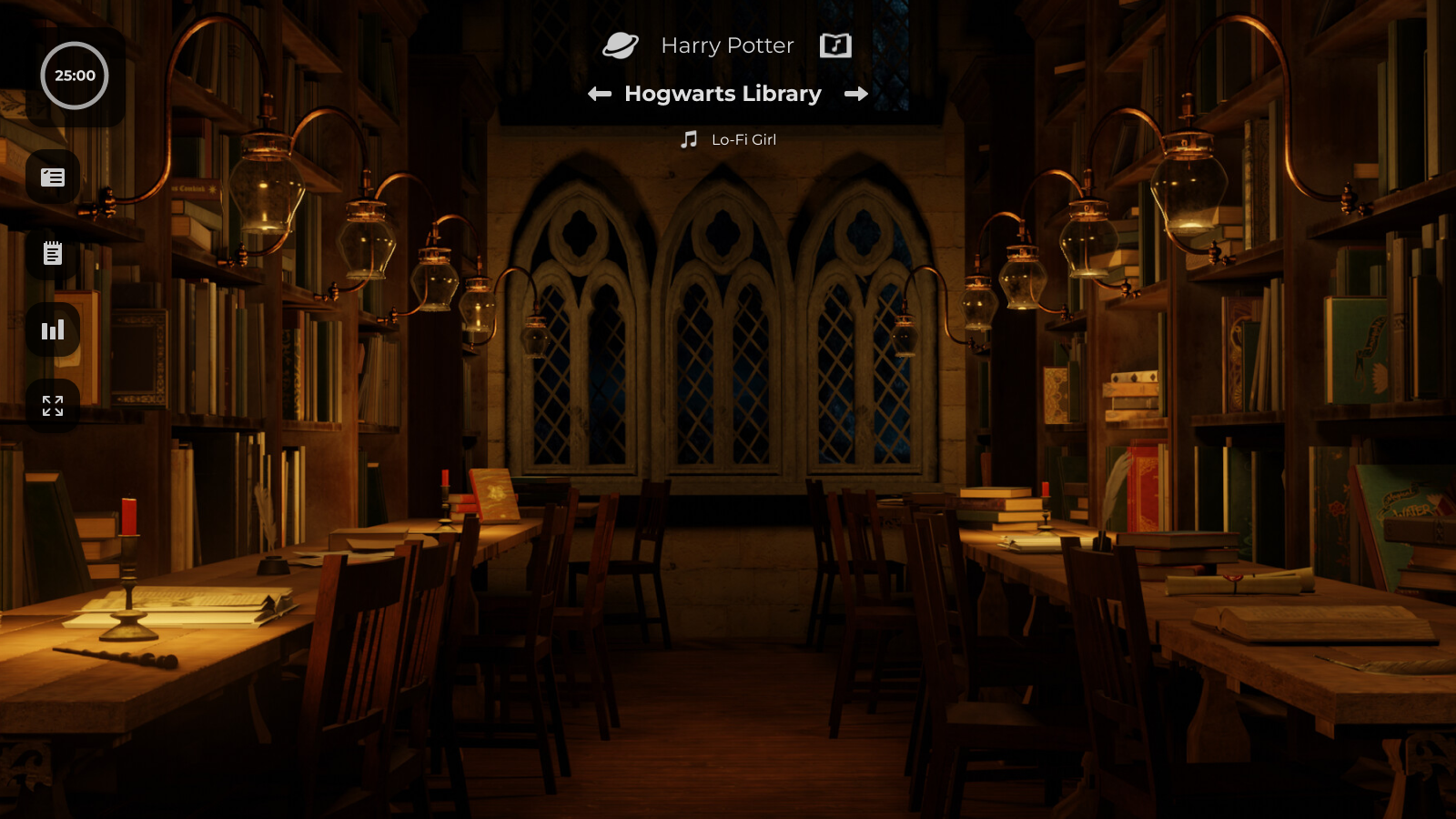1456x819 pixels.
Task: Click the planet icon beside Harry Potter
Action: click(621, 45)
